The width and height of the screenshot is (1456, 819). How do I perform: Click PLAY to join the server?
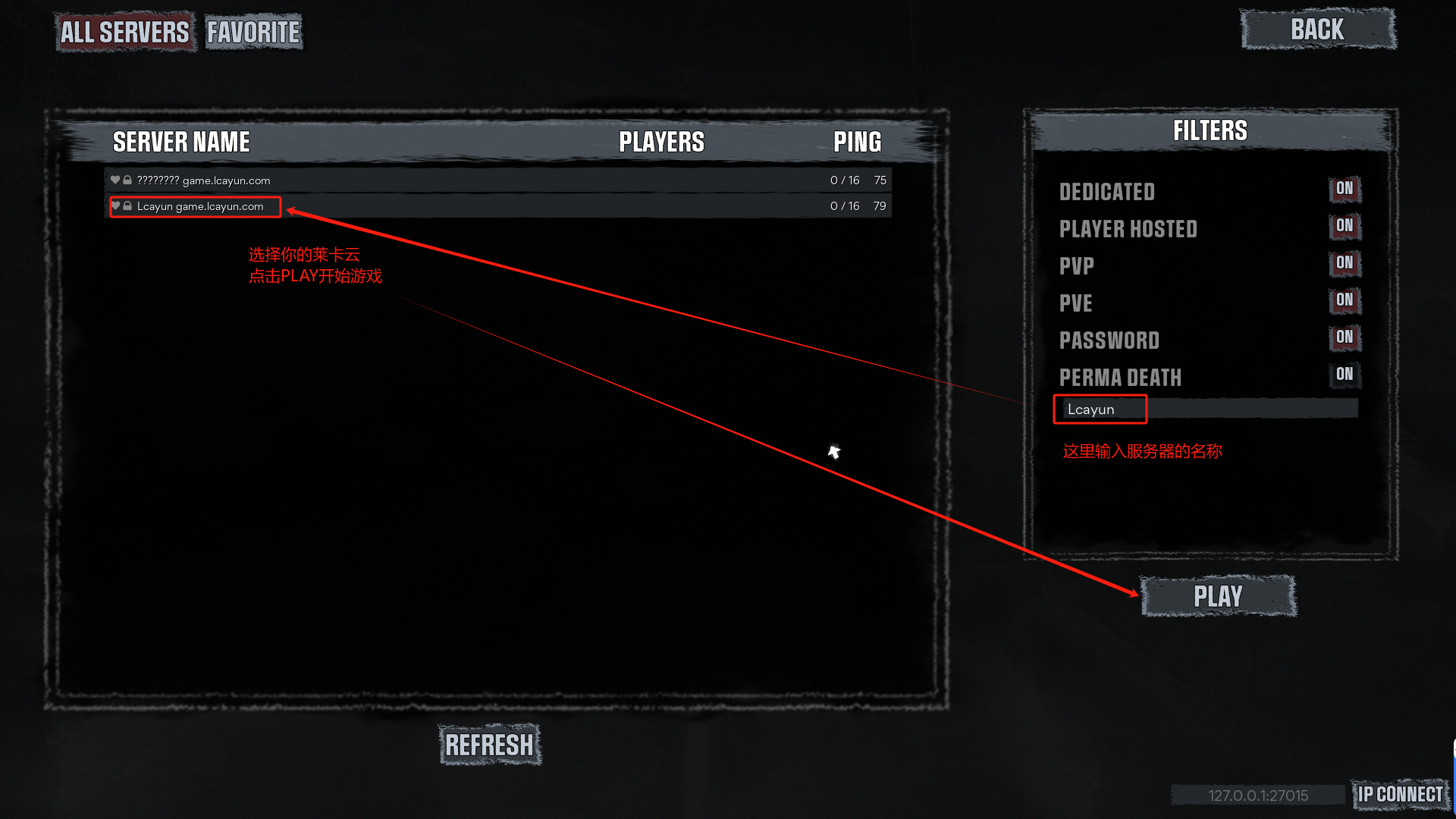1218,597
